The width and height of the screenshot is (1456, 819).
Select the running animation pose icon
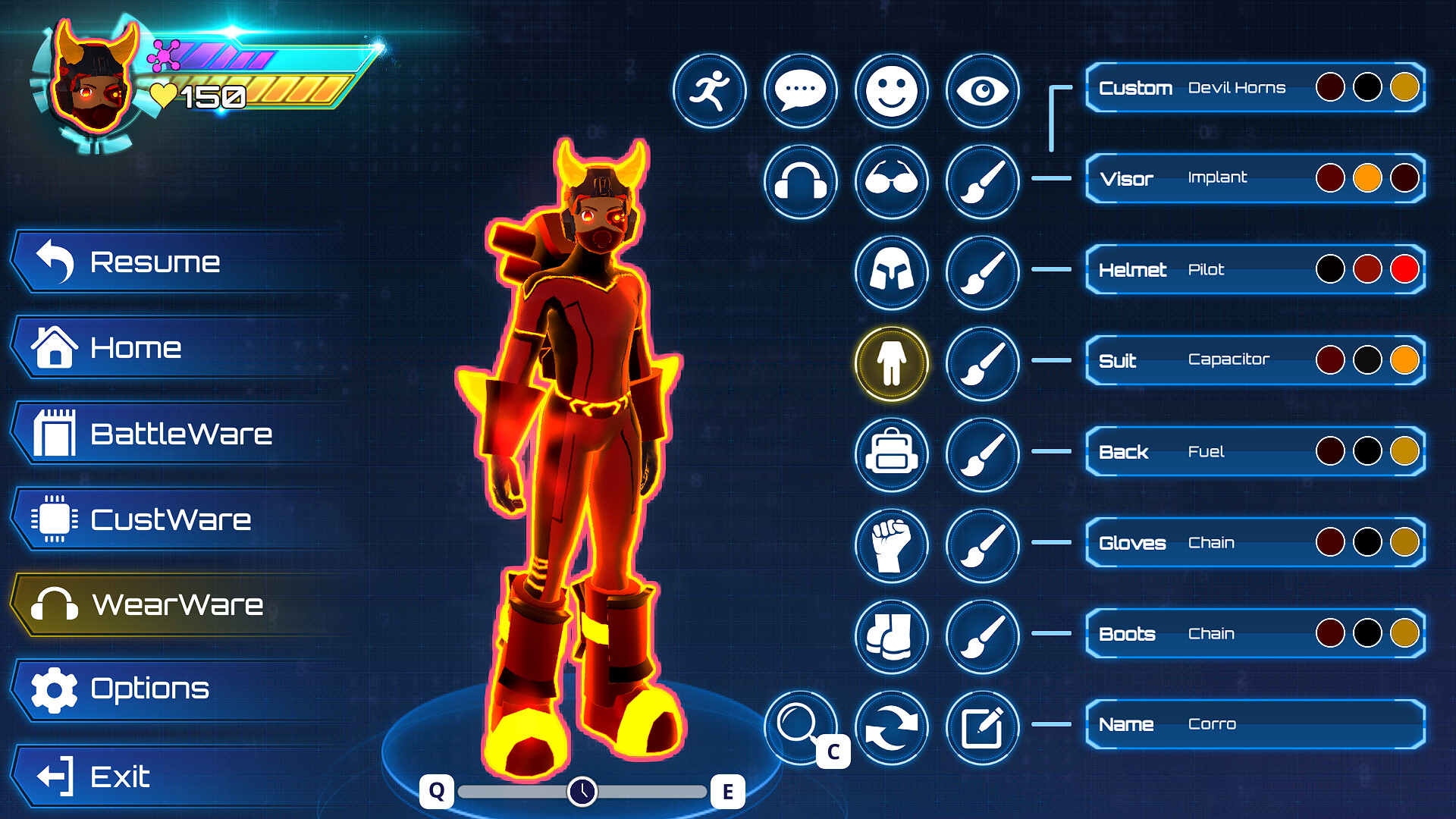tap(710, 90)
